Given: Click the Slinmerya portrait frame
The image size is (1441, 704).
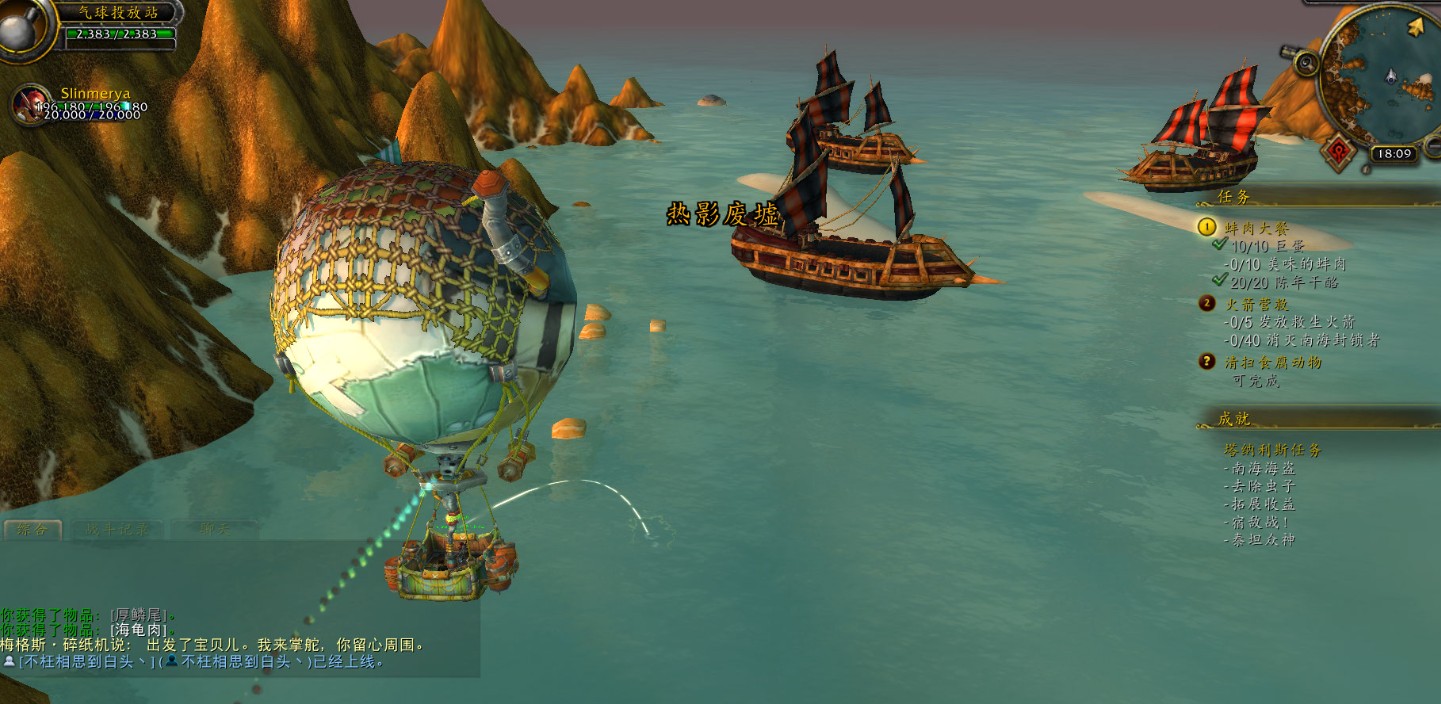Looking at the screenshot, I should coord(31,104).
